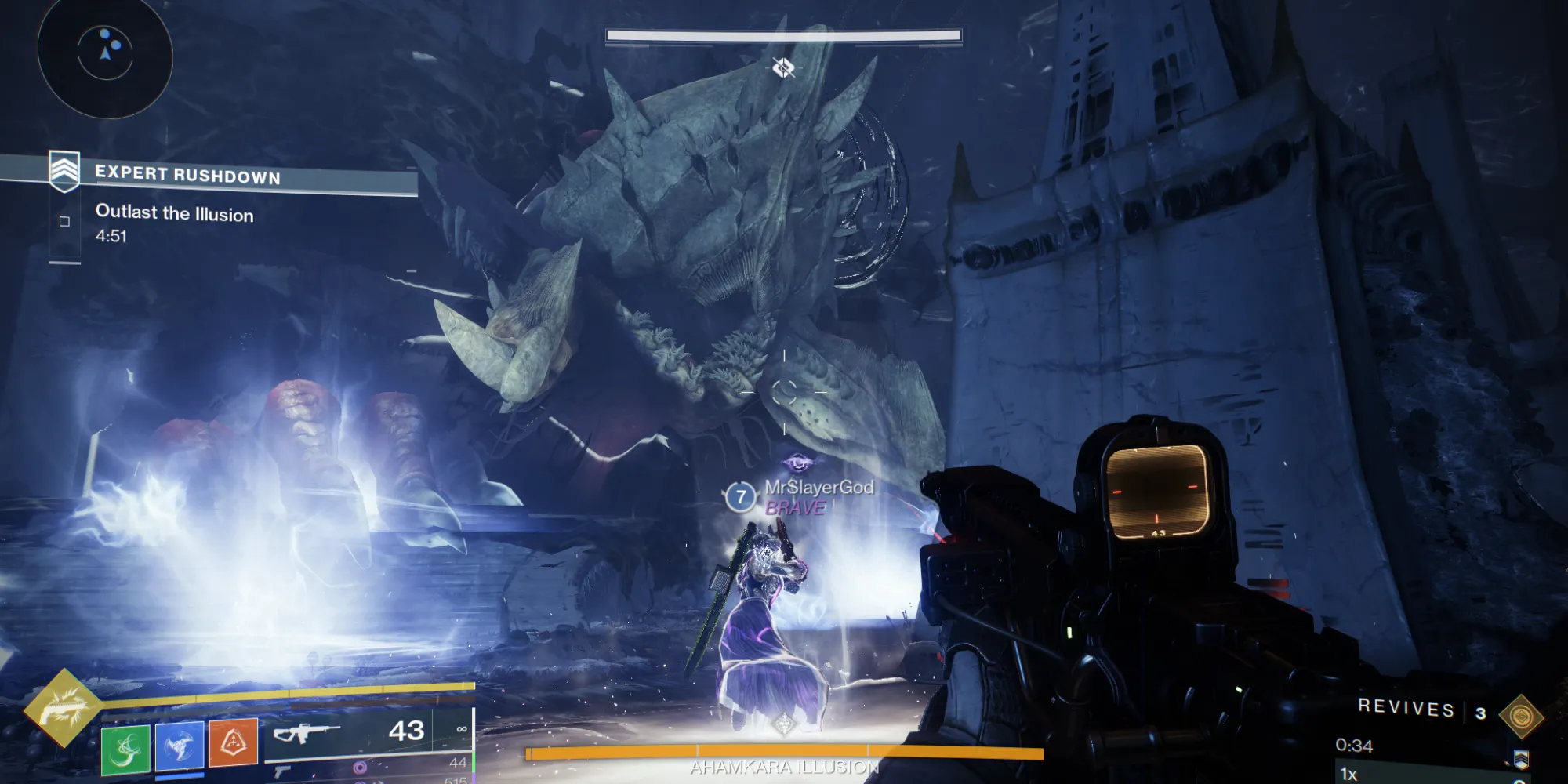Activate the orange shield class ability

(x=234, y=742)
